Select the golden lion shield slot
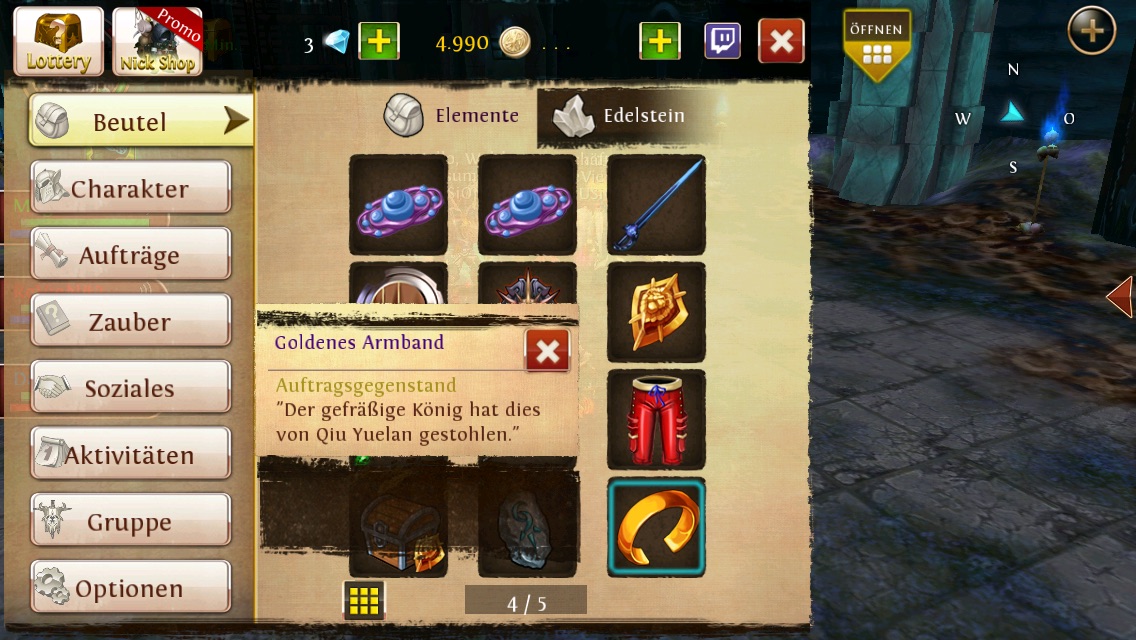 (656, 313)
